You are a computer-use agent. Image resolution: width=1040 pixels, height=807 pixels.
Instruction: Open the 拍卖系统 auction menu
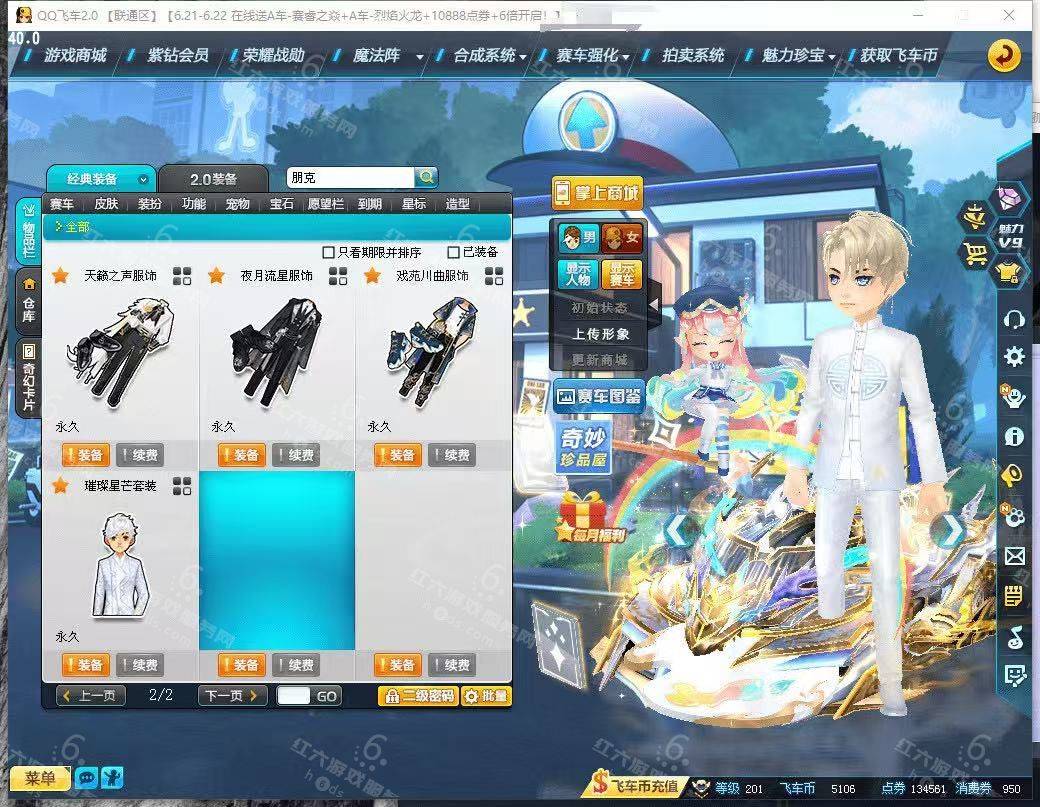[x=692, y=56]
